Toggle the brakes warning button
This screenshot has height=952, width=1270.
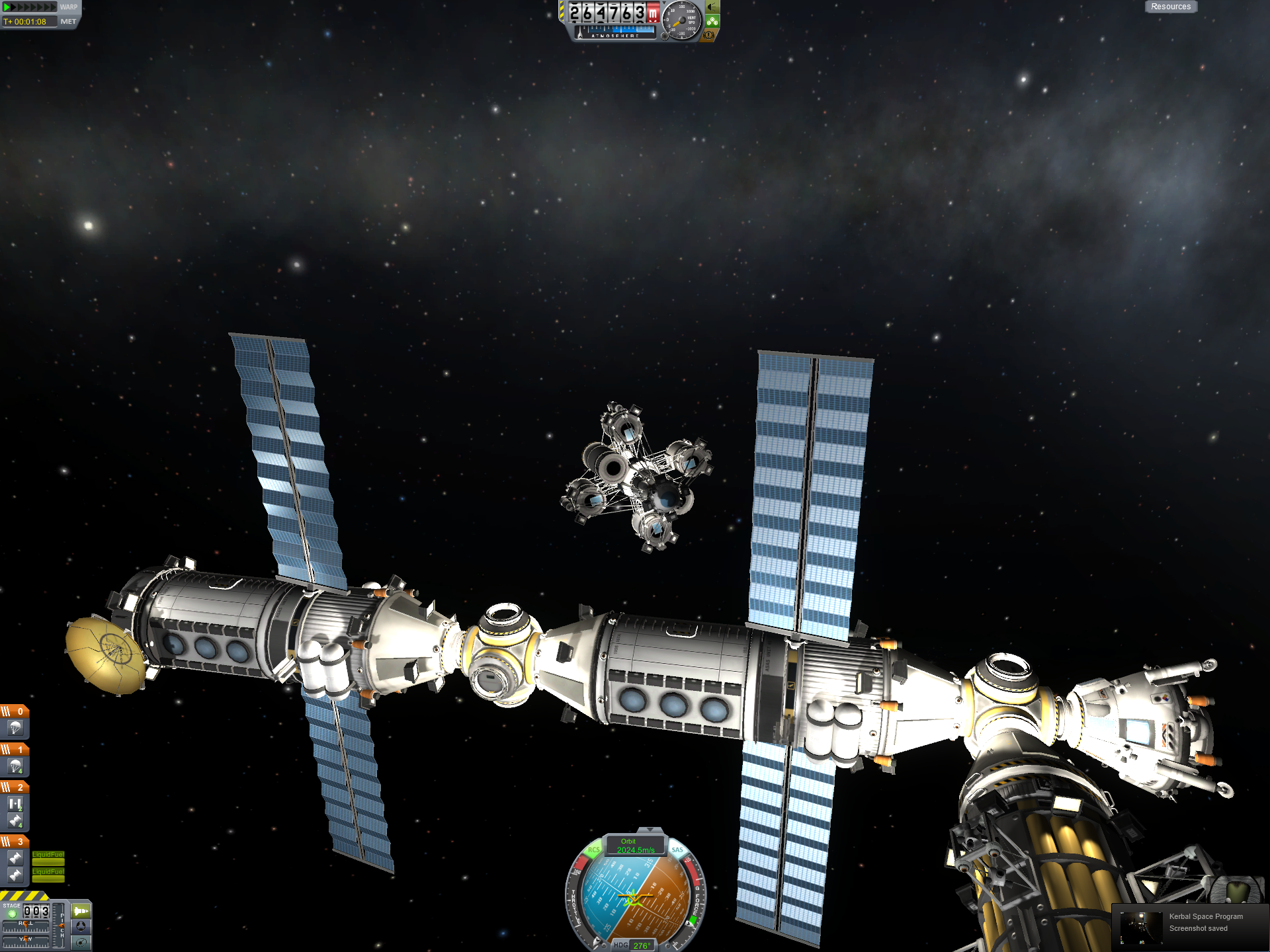point(708,35)
